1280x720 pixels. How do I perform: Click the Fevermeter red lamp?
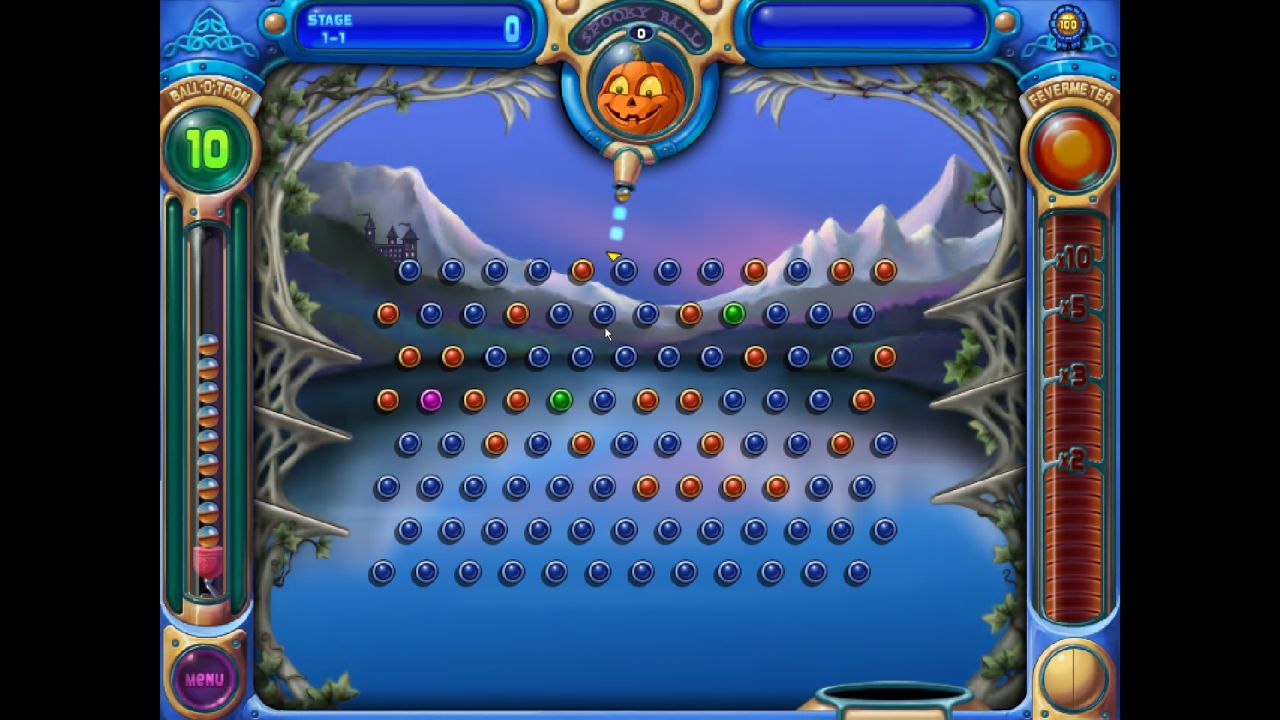click(x=1070, y=148)
